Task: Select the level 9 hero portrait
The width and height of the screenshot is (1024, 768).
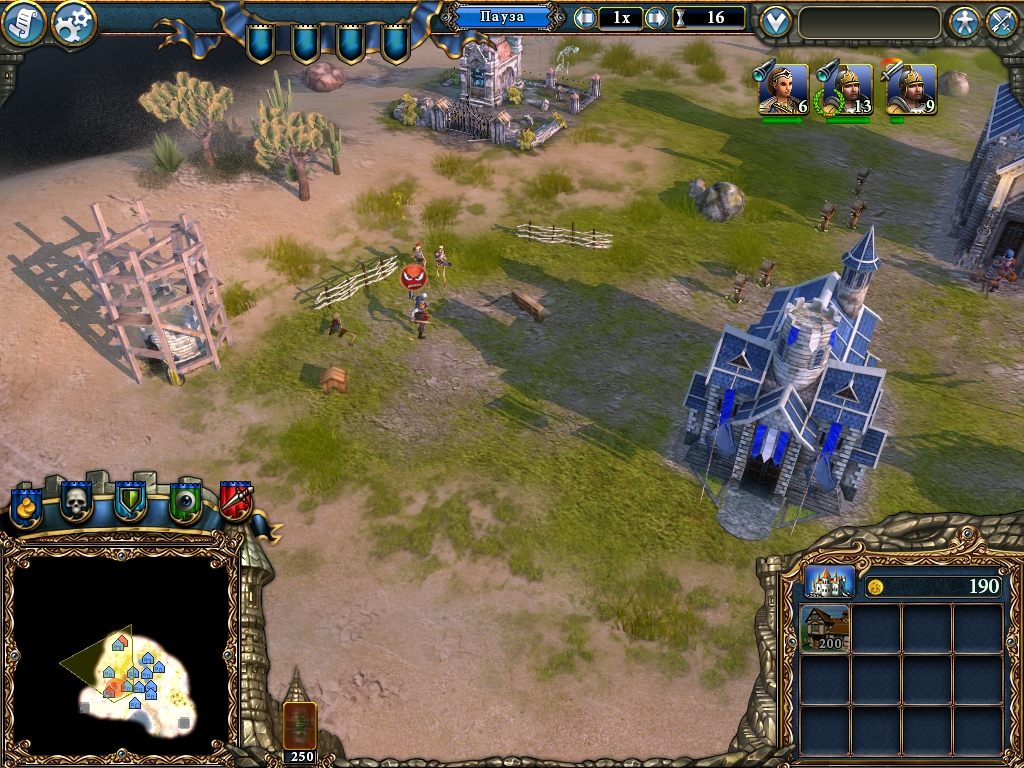Action: [910, 91]
